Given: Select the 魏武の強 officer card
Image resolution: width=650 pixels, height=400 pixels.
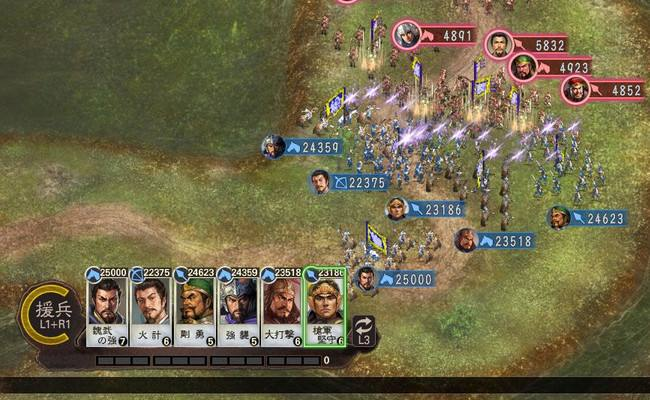Looking at the screenshot, I should (107, 310).
